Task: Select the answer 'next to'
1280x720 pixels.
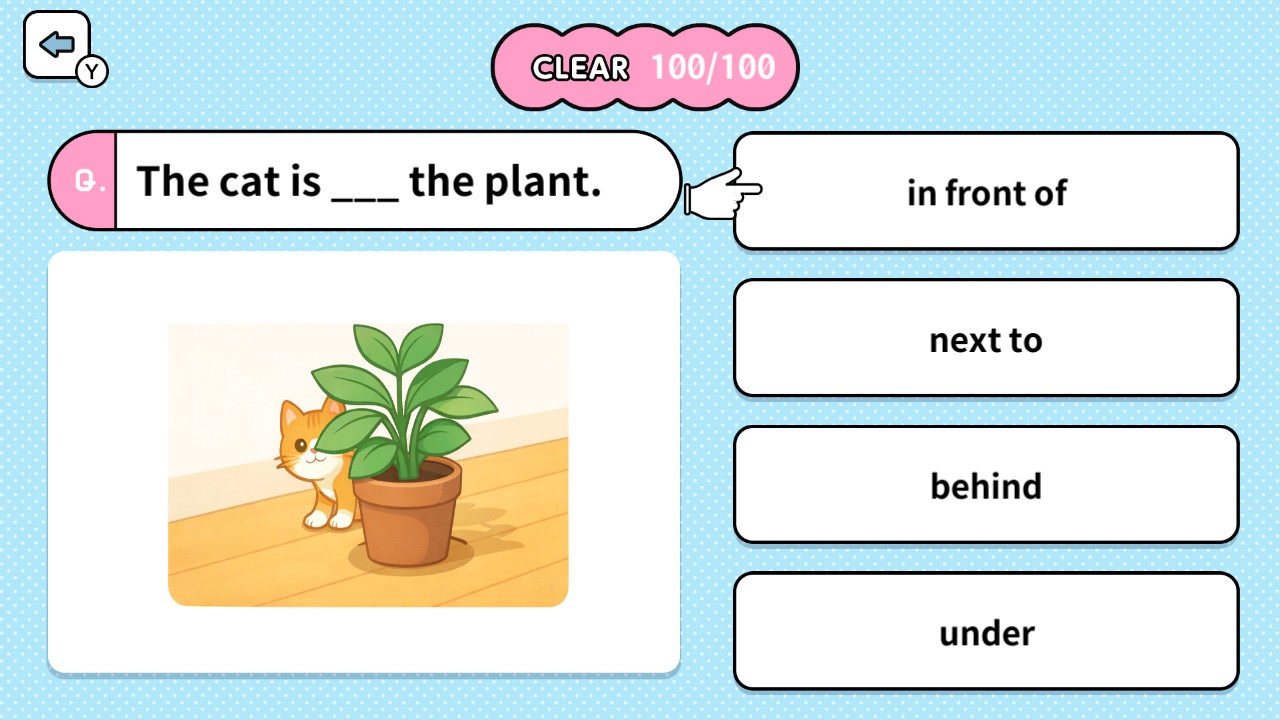Action: 985,339
